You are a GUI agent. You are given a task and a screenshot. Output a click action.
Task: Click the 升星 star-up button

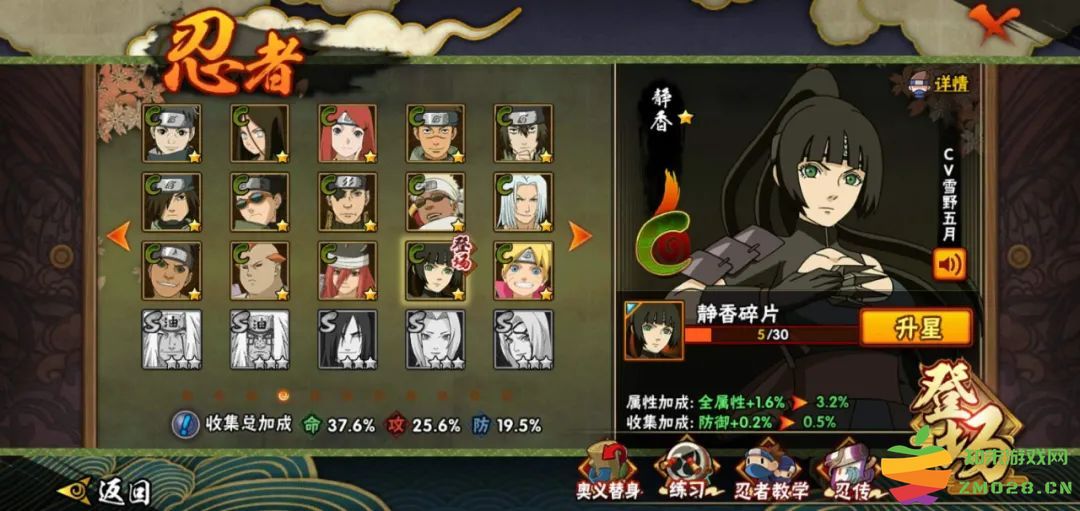[915, 327]
